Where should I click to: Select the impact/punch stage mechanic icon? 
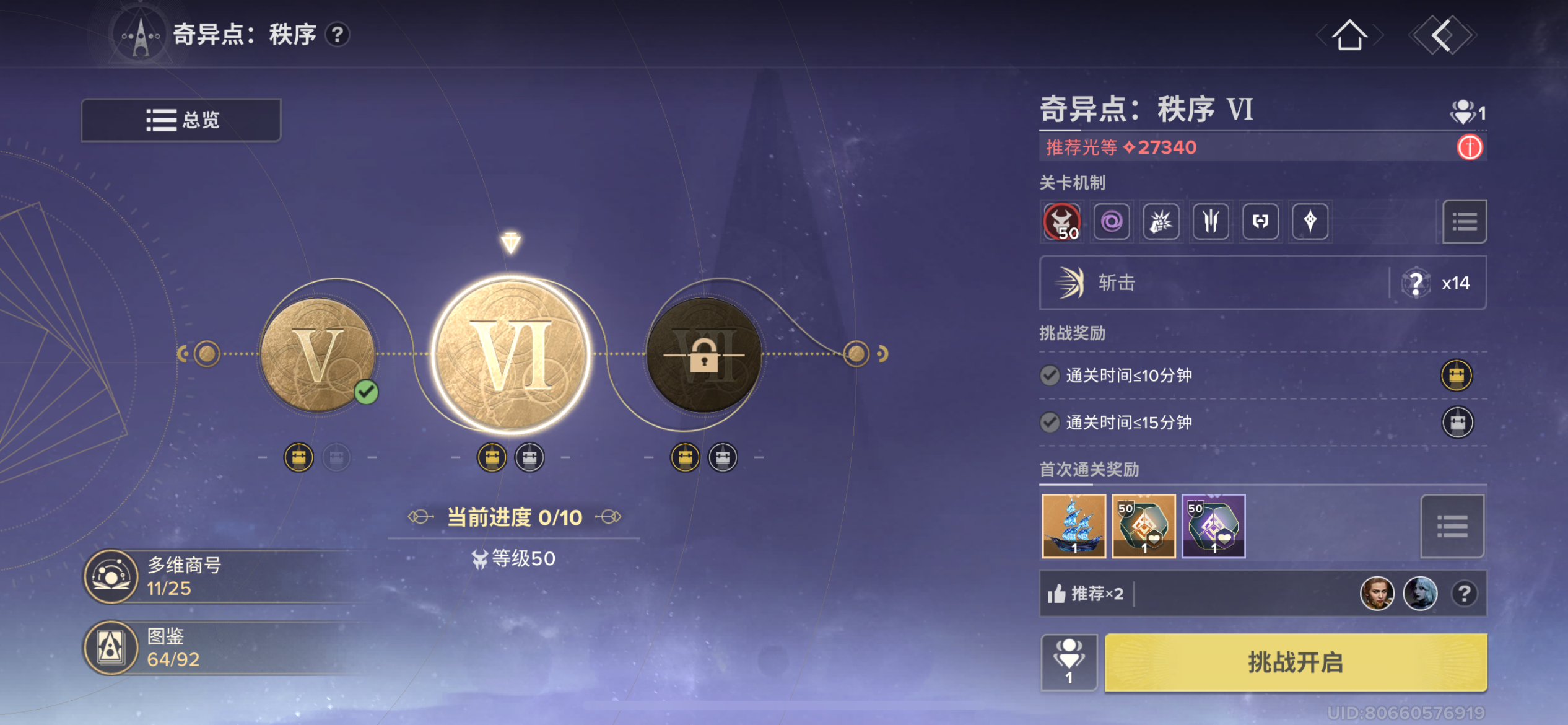click(x=1161, y=222)
